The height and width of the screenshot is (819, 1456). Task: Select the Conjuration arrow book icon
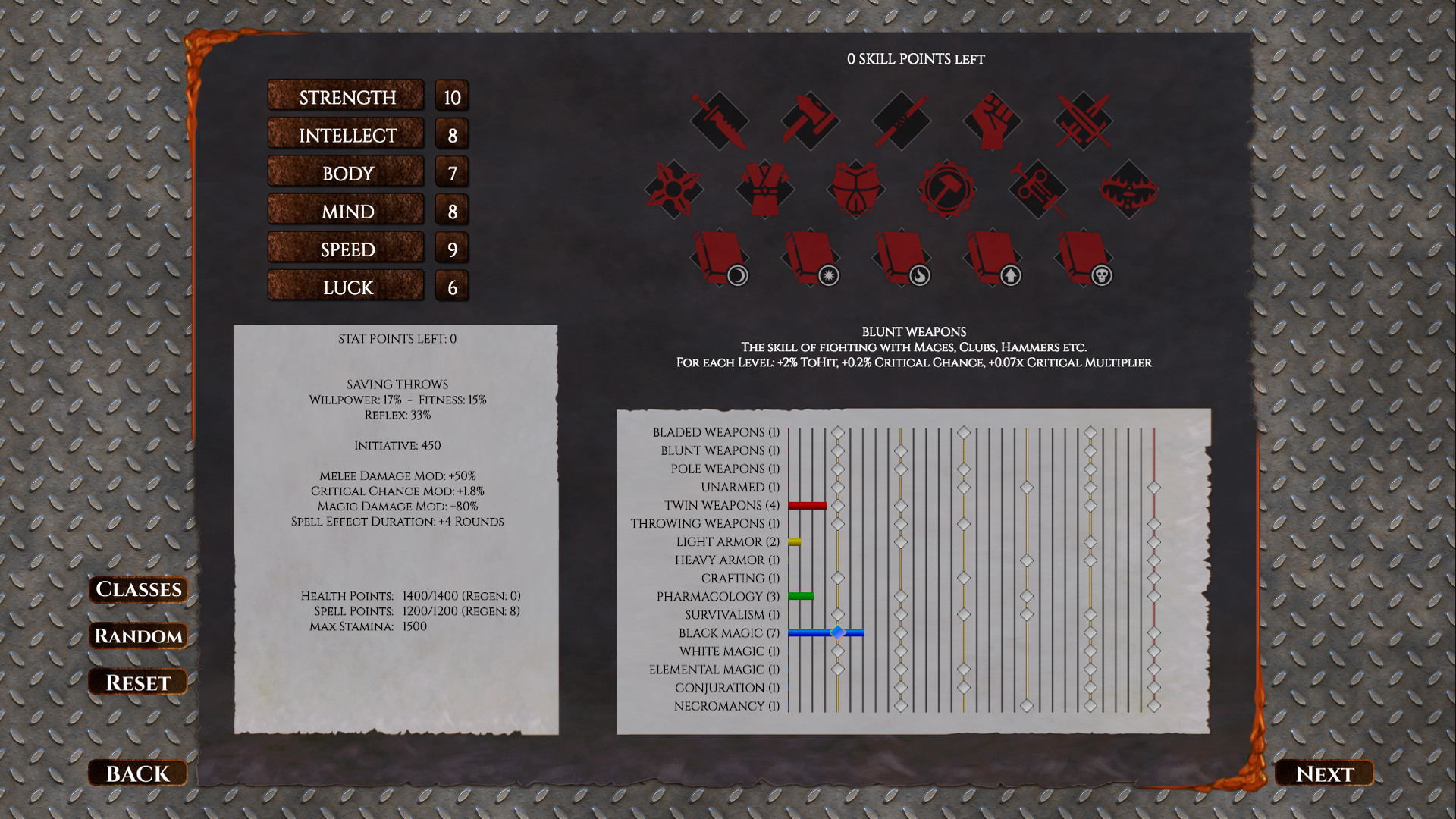(992, 258)
